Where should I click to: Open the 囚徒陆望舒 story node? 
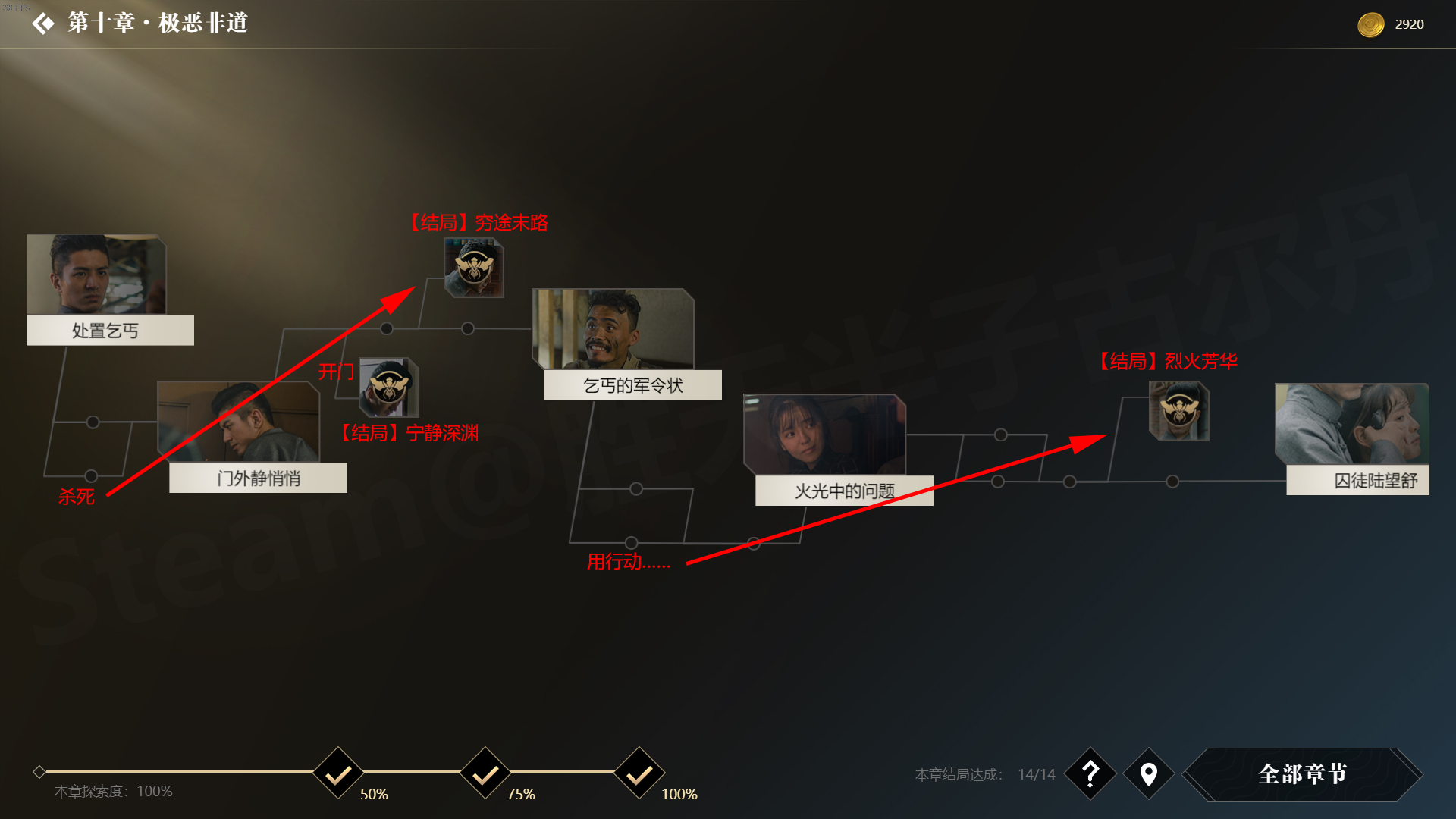tap(1357, 440)
